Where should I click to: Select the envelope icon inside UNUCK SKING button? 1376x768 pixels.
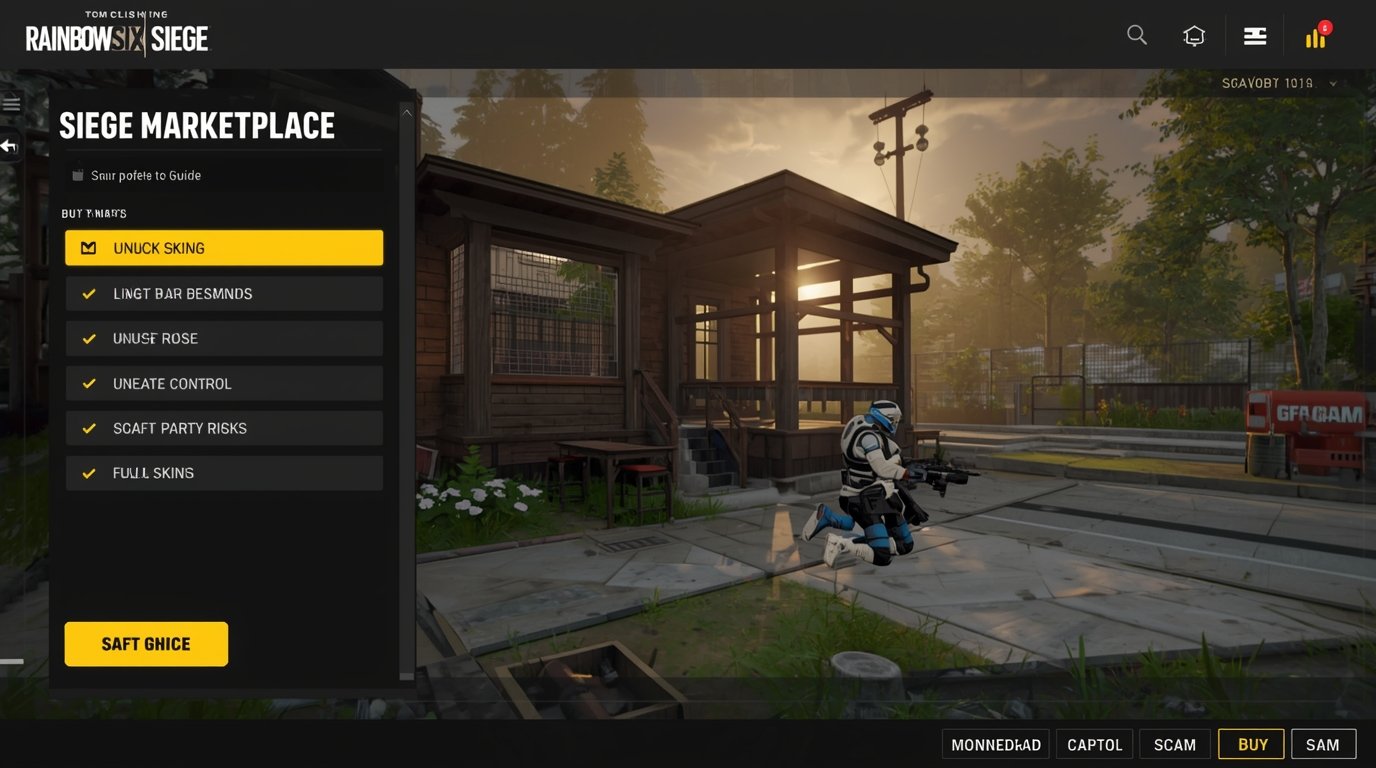pyautogui.click(x=89, y=247)
